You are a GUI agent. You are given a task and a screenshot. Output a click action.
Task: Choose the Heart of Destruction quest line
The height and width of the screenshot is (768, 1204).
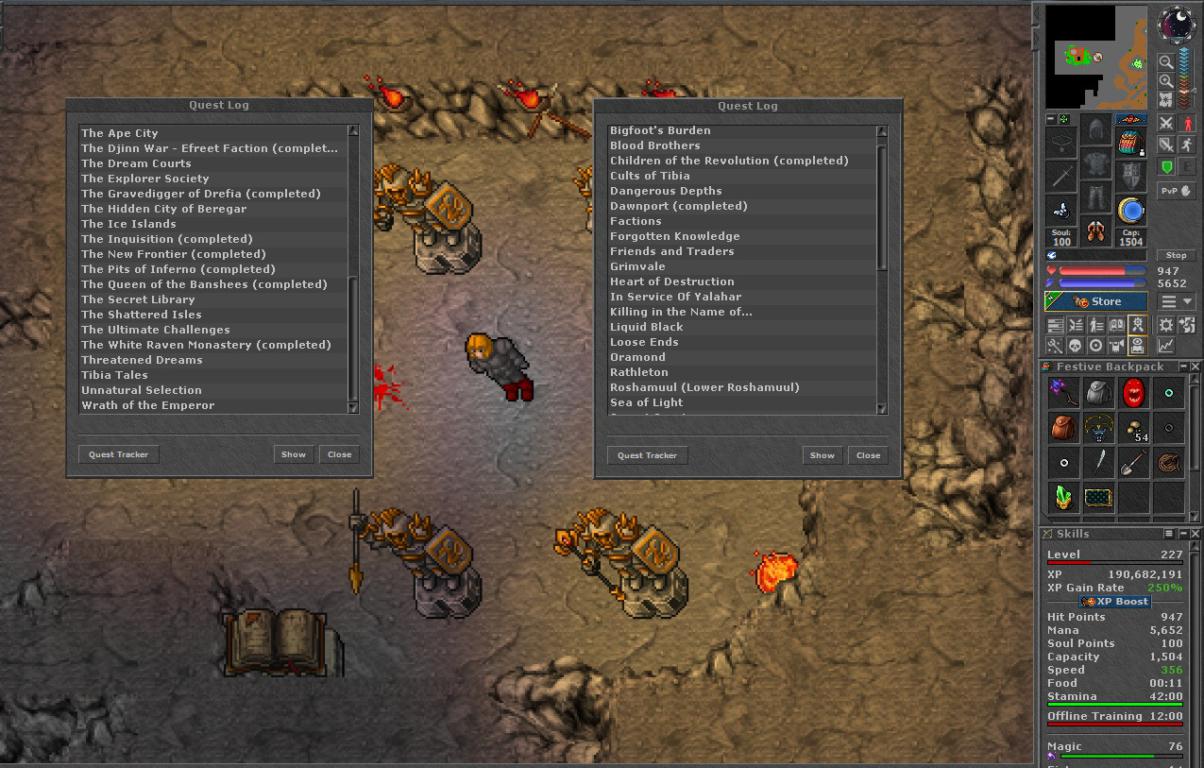[x=672, y=281]
